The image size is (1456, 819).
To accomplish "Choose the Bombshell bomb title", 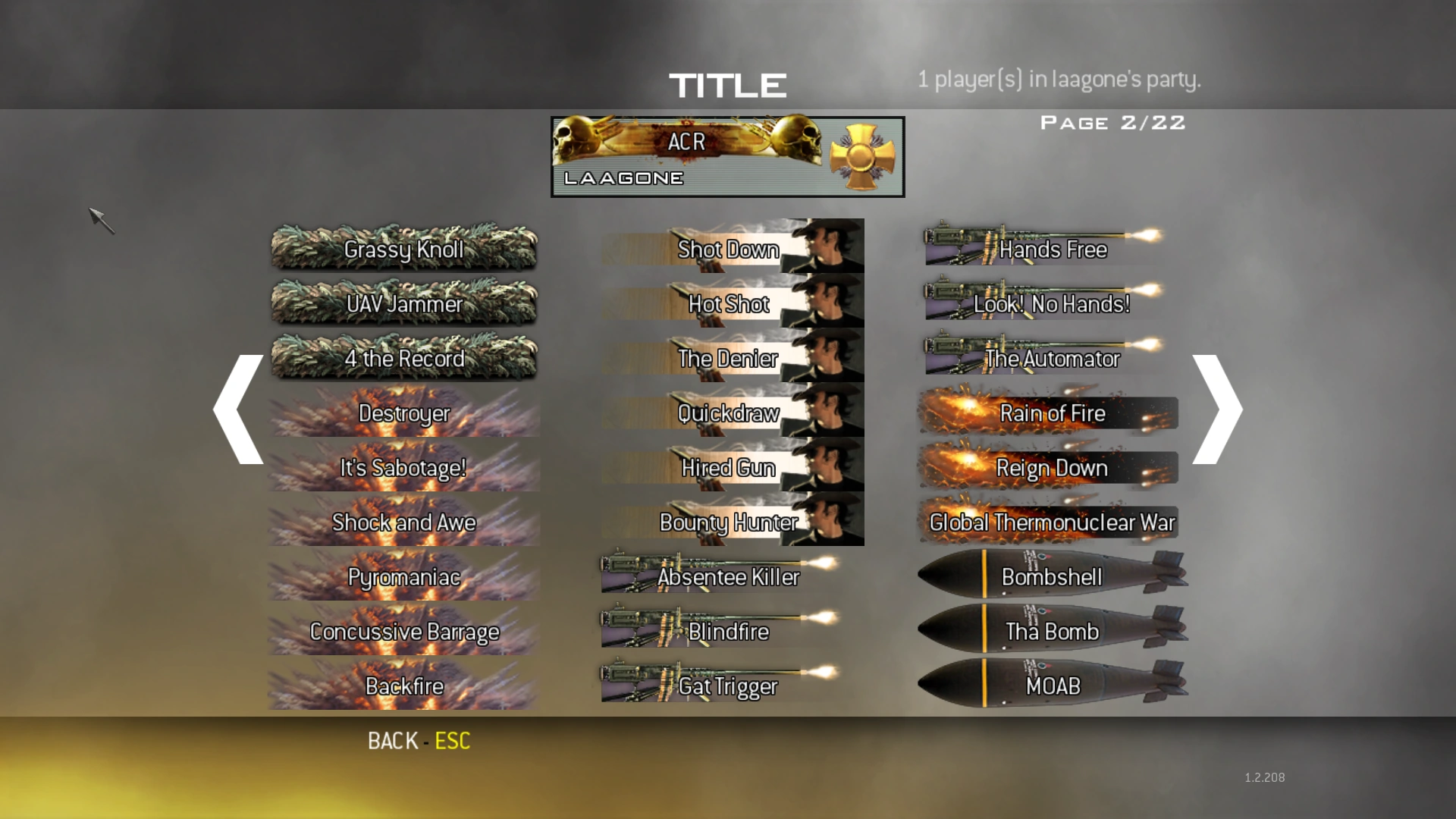I will (x=1050, y=576).
